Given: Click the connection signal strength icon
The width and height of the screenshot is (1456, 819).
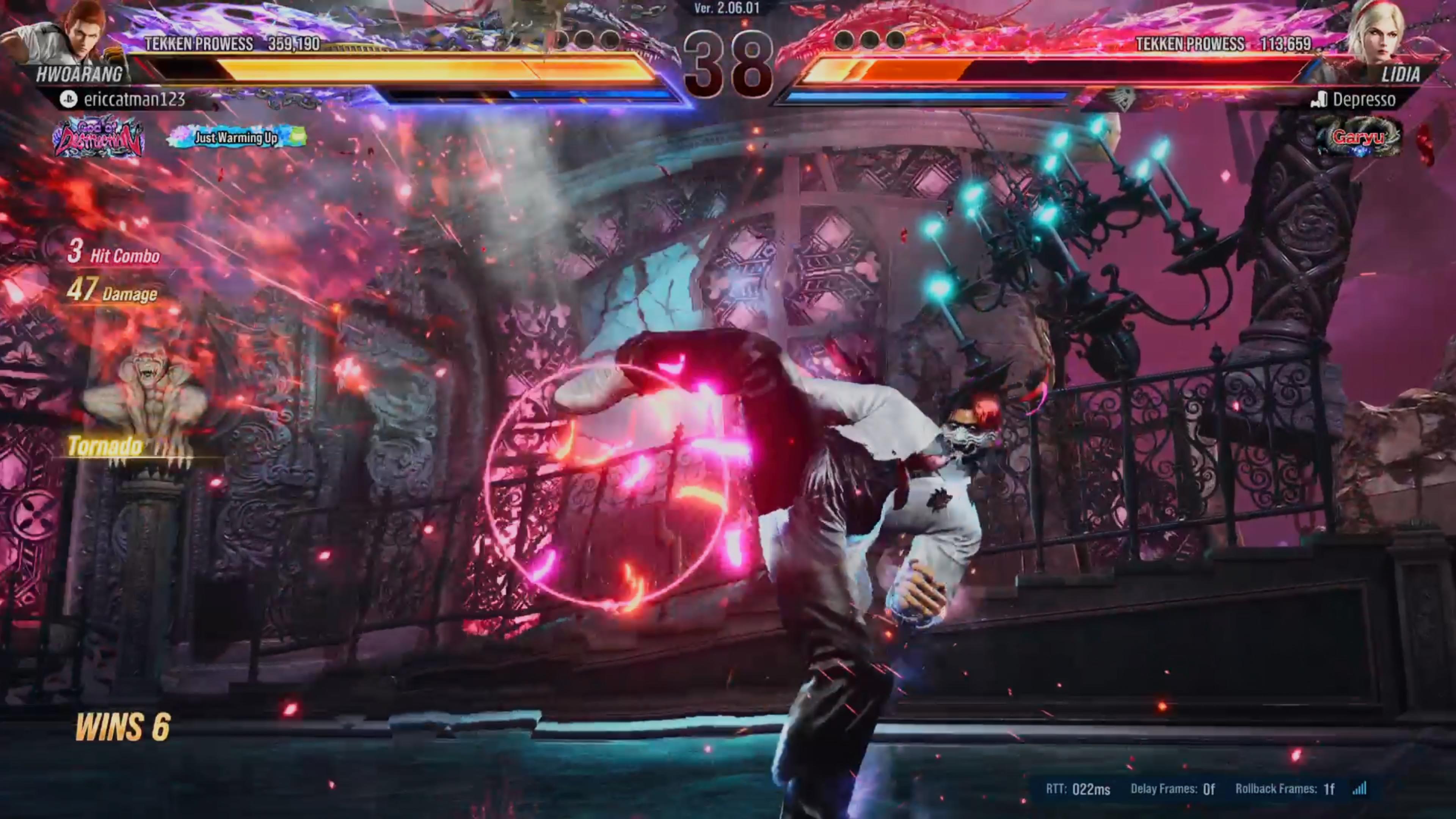Looking at the screenshot, I should [x=1359, y=789].
